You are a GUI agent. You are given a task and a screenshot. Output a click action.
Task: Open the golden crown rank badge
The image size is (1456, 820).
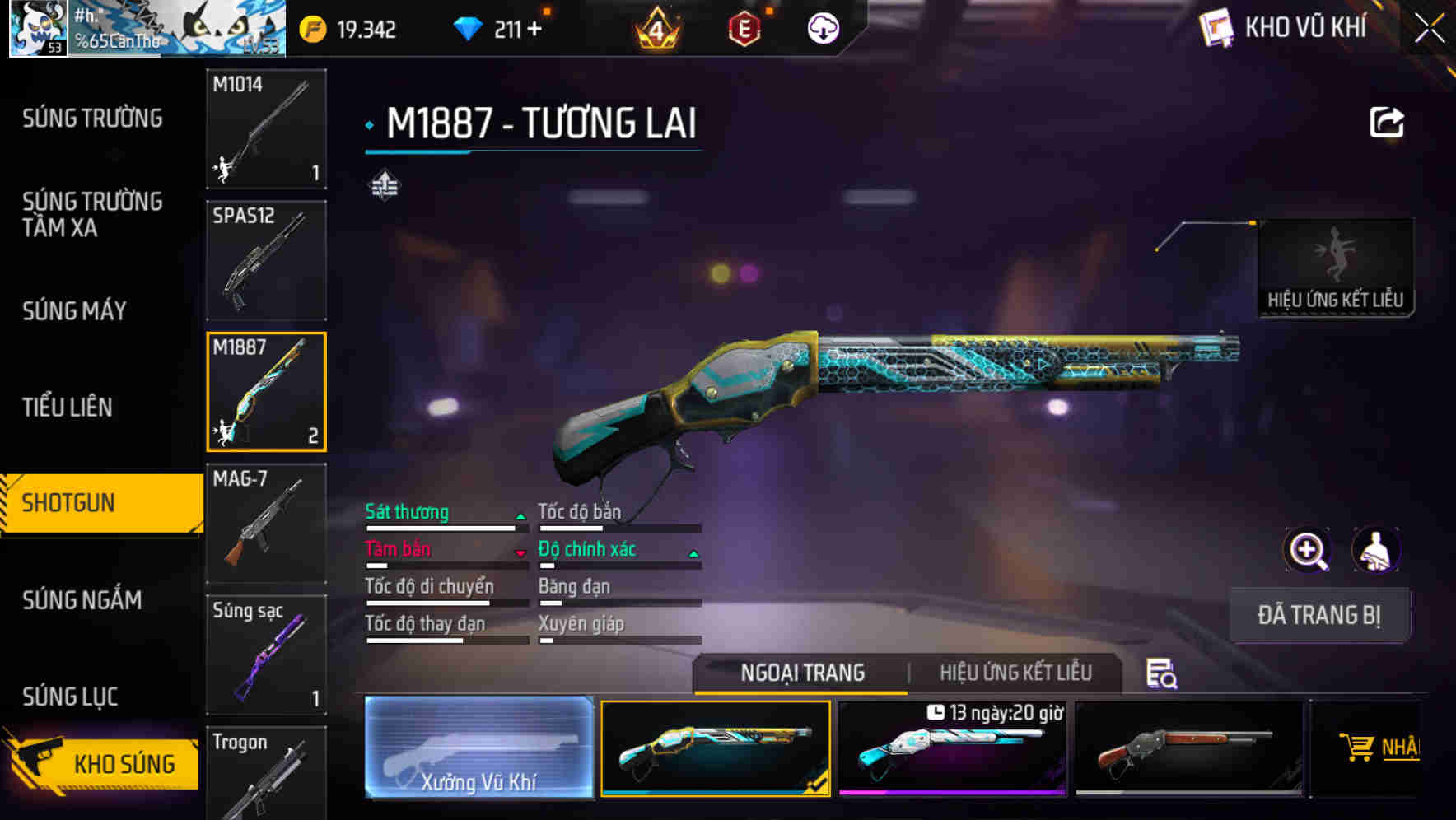(653, 28)
